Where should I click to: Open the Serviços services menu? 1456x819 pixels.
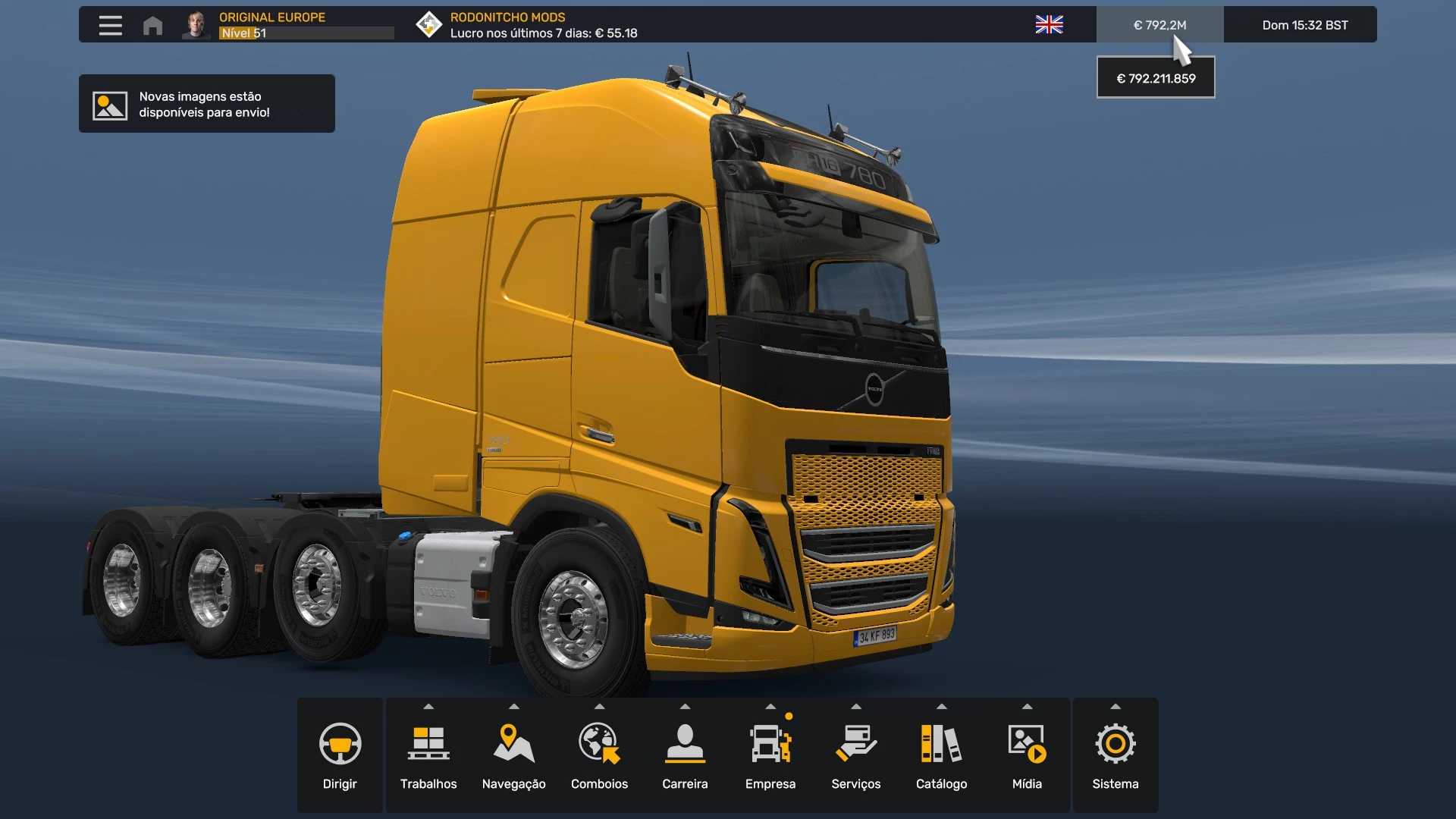coord(855,755)
